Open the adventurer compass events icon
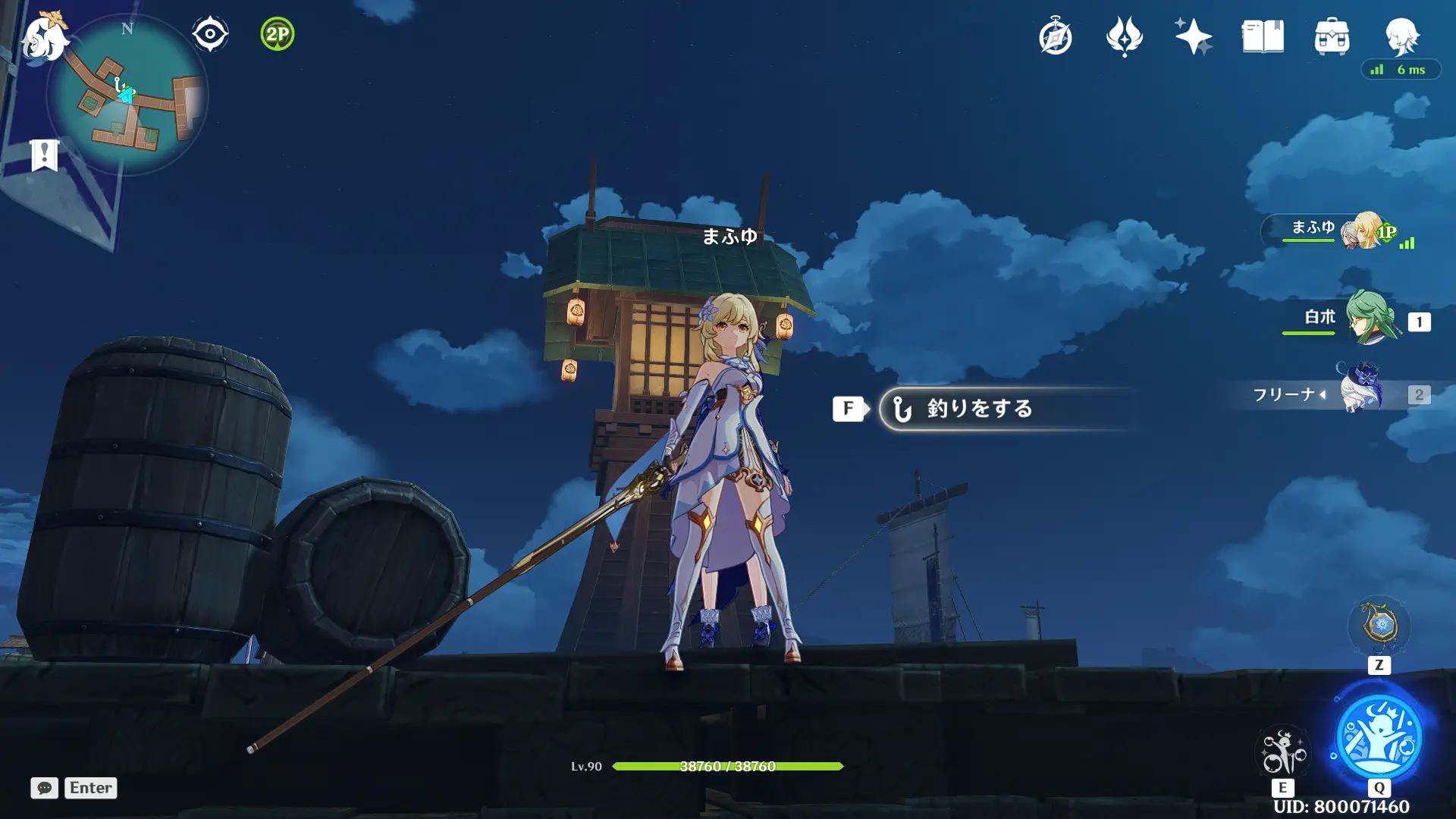Screen dimensions: 1456x819 (x=1055, y=36)
